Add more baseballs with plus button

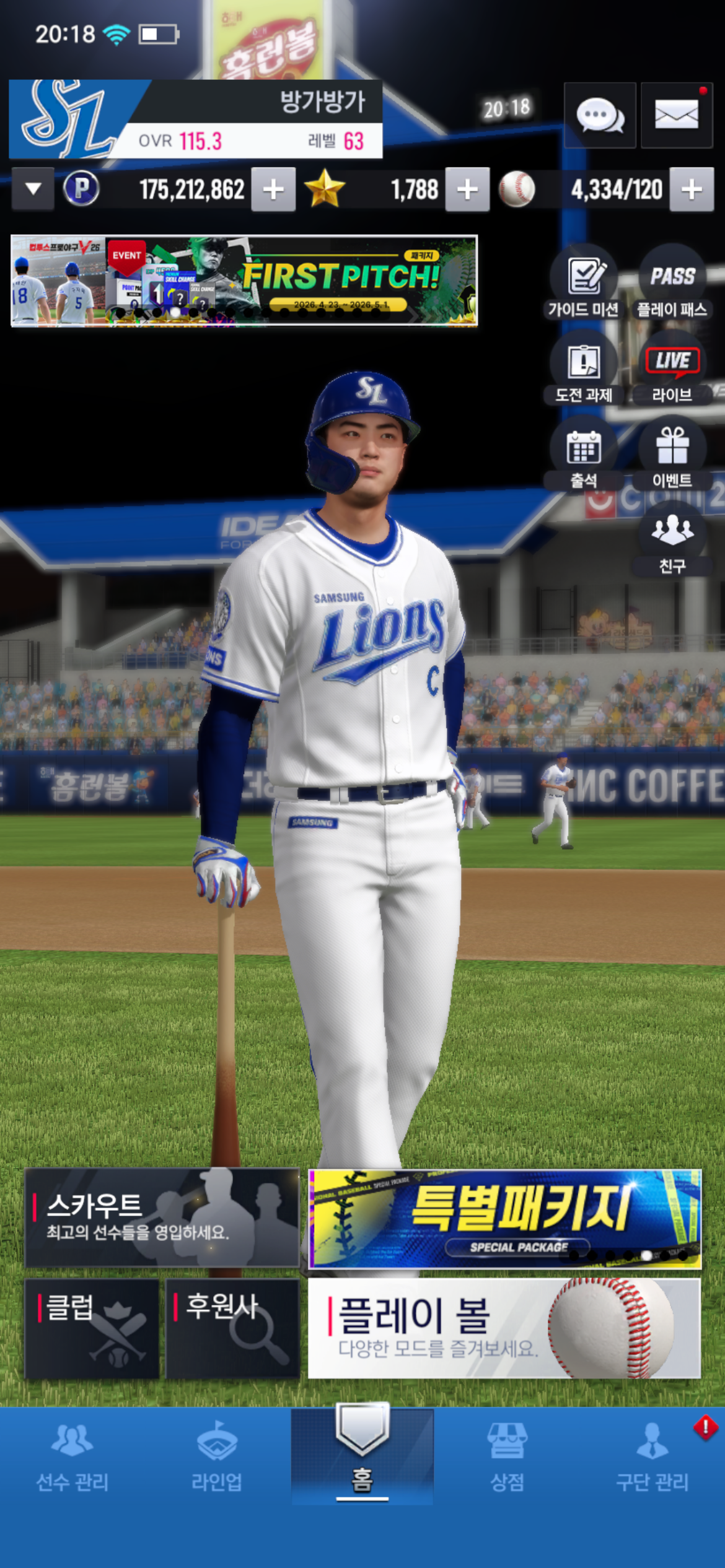click(x=692, y=189)
